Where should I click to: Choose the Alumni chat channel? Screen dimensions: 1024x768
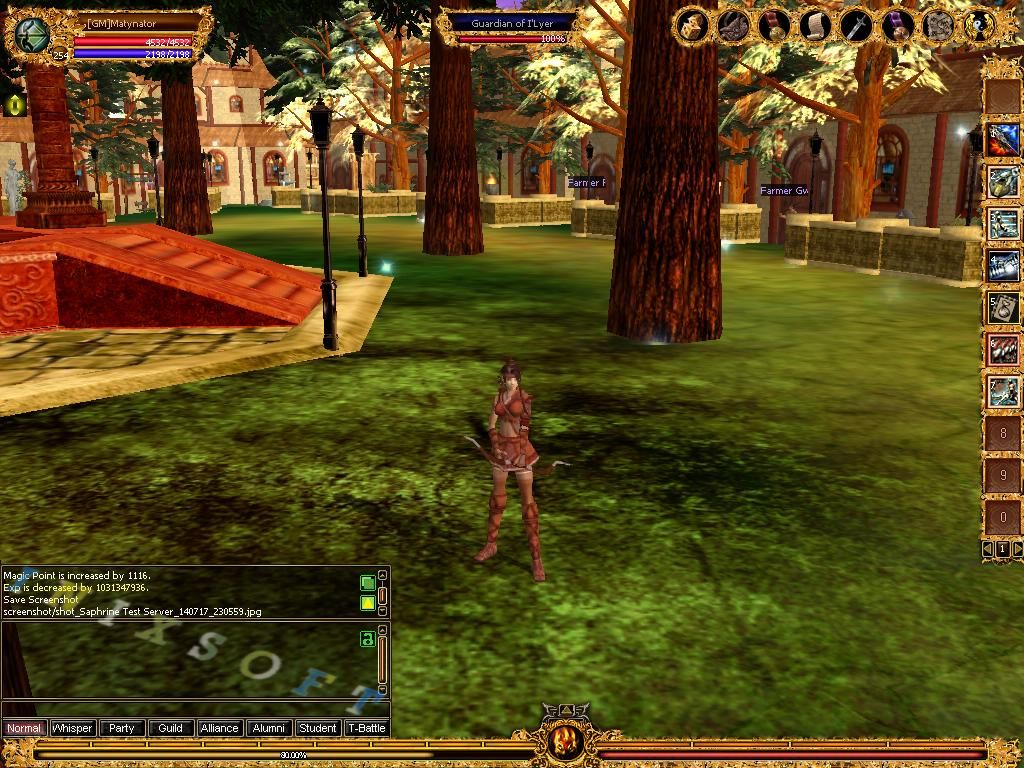click(x=268, y=728)
